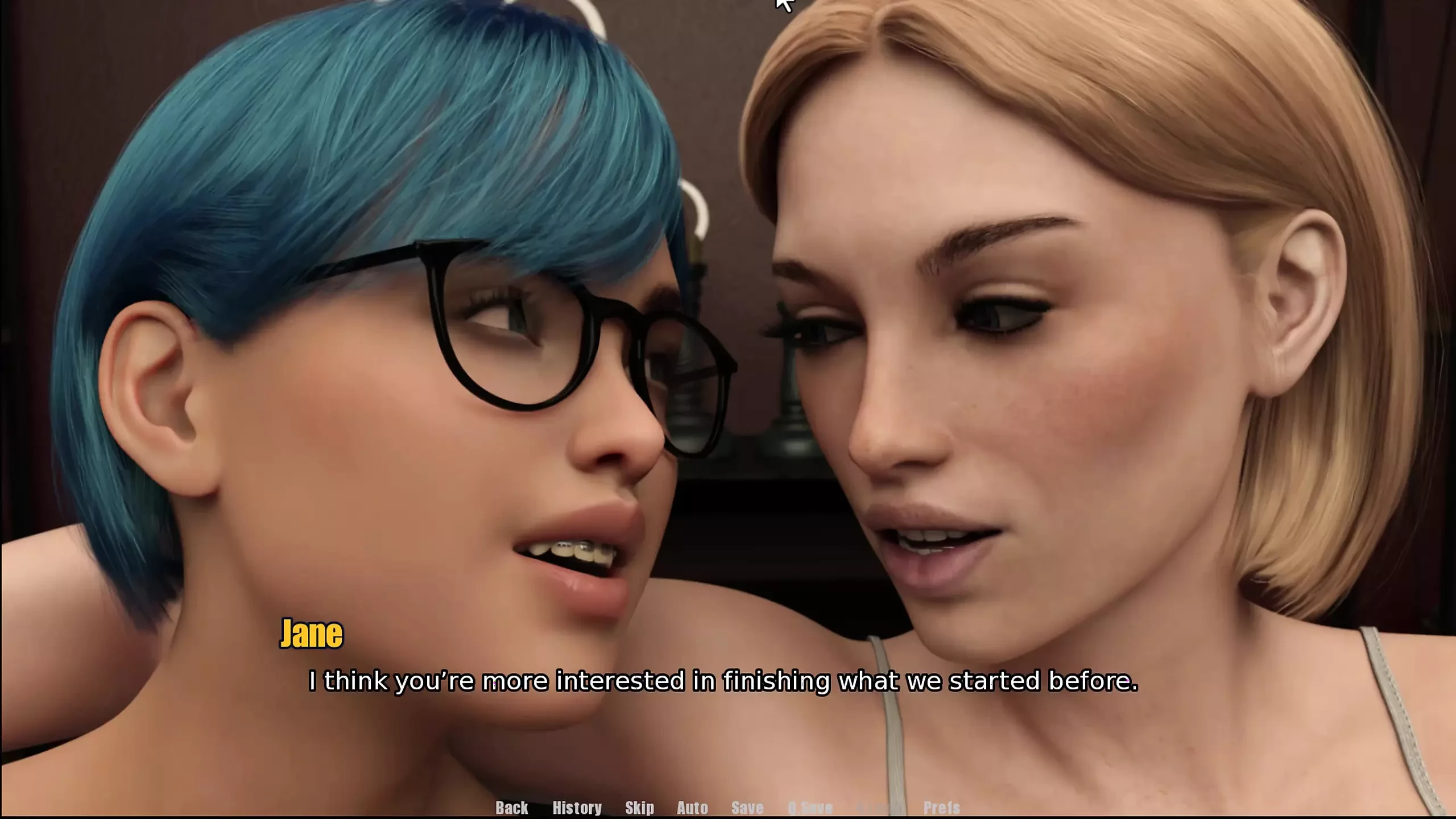This screenshot has height=819, width=1456.
Task: Quick save with Q.Save
Action: 810,807
